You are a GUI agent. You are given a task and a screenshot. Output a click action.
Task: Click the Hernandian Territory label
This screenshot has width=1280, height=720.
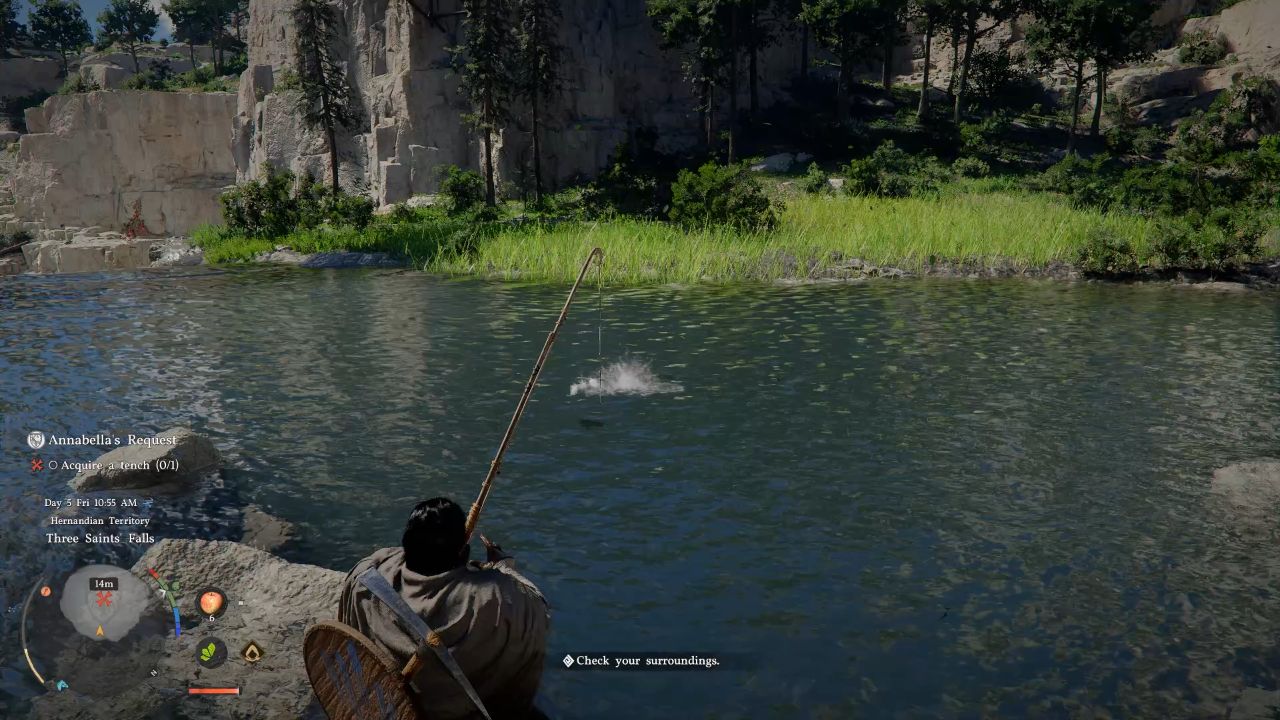click(100, 520)
